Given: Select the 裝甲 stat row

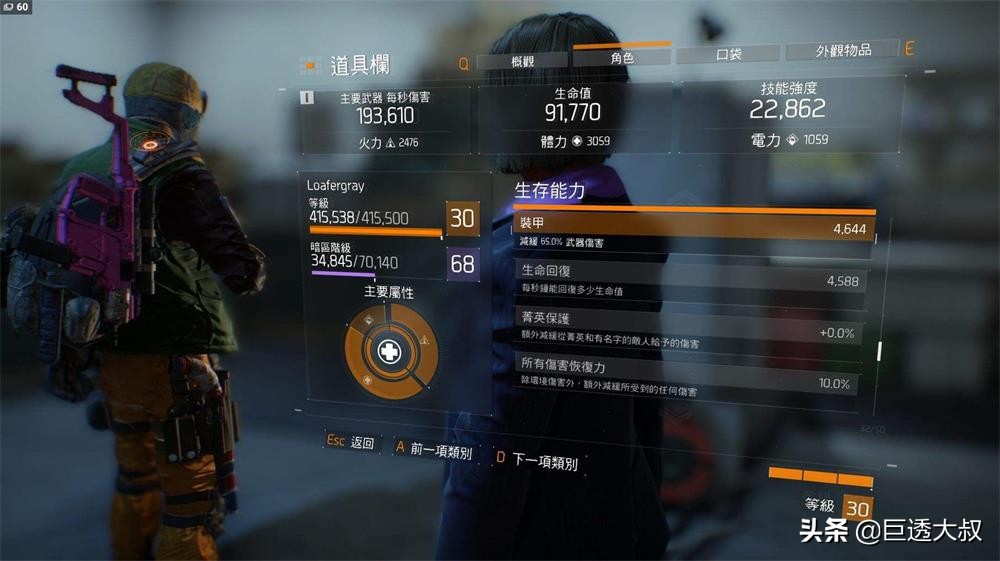Looking at the screenshot, I should pyautogui.click(x=692, y=232).
